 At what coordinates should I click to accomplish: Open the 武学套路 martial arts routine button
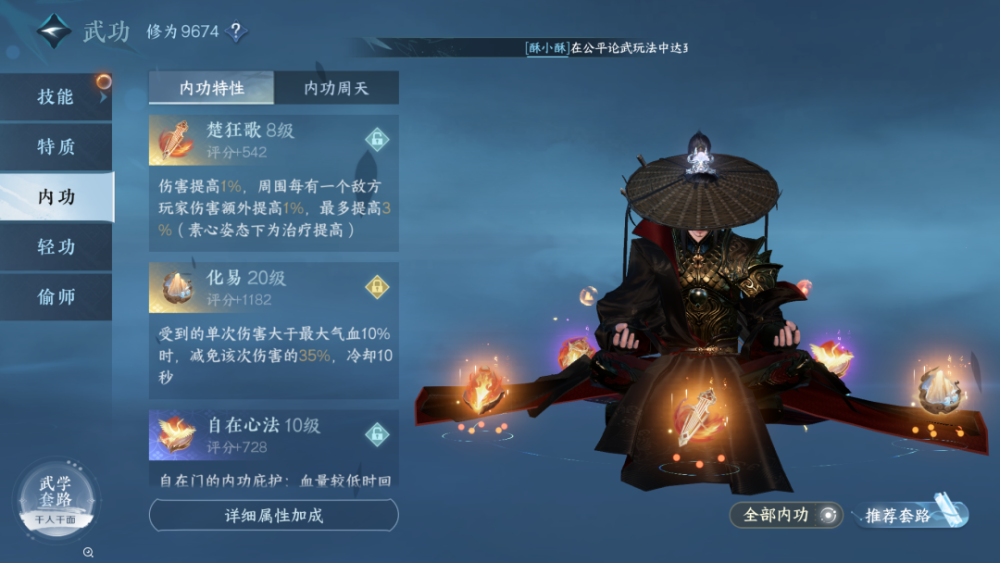(x=56, y=498)
